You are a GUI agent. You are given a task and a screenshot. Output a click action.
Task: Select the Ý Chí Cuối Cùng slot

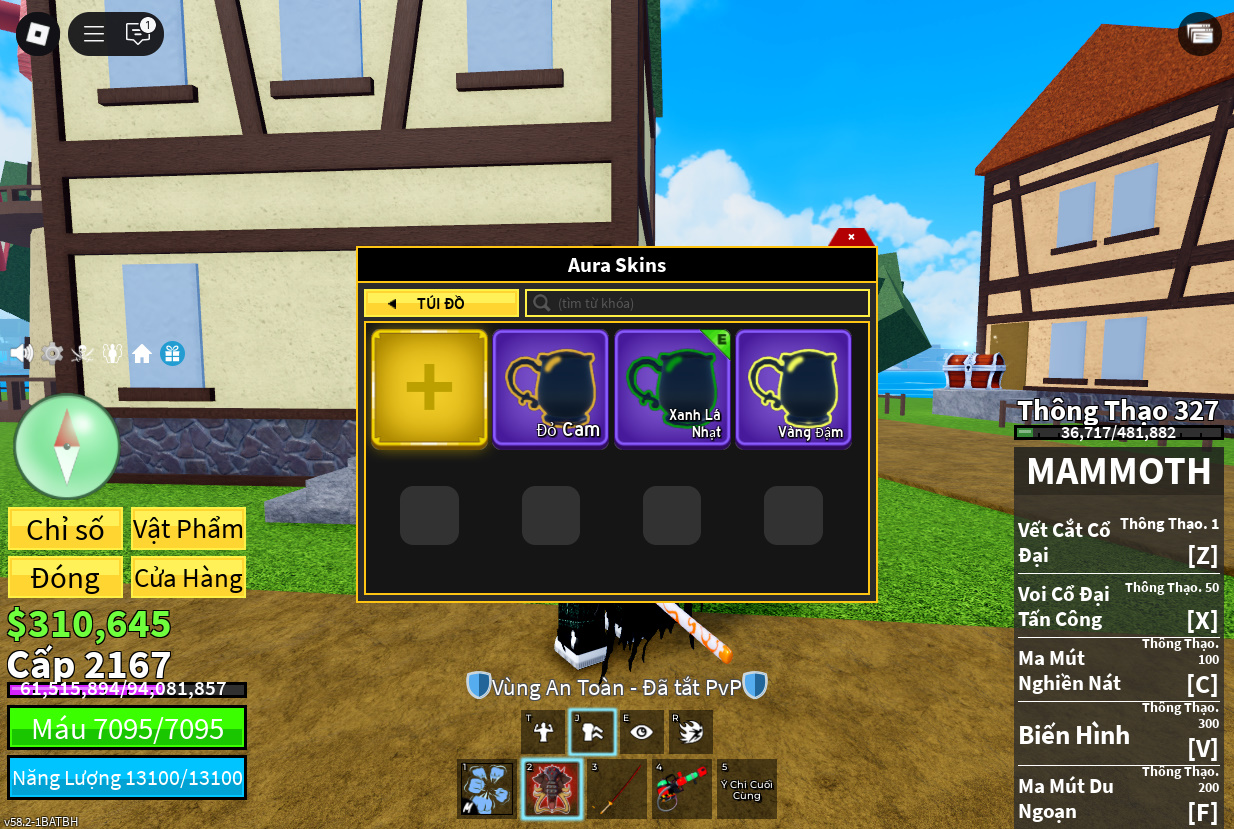point(746,789)
